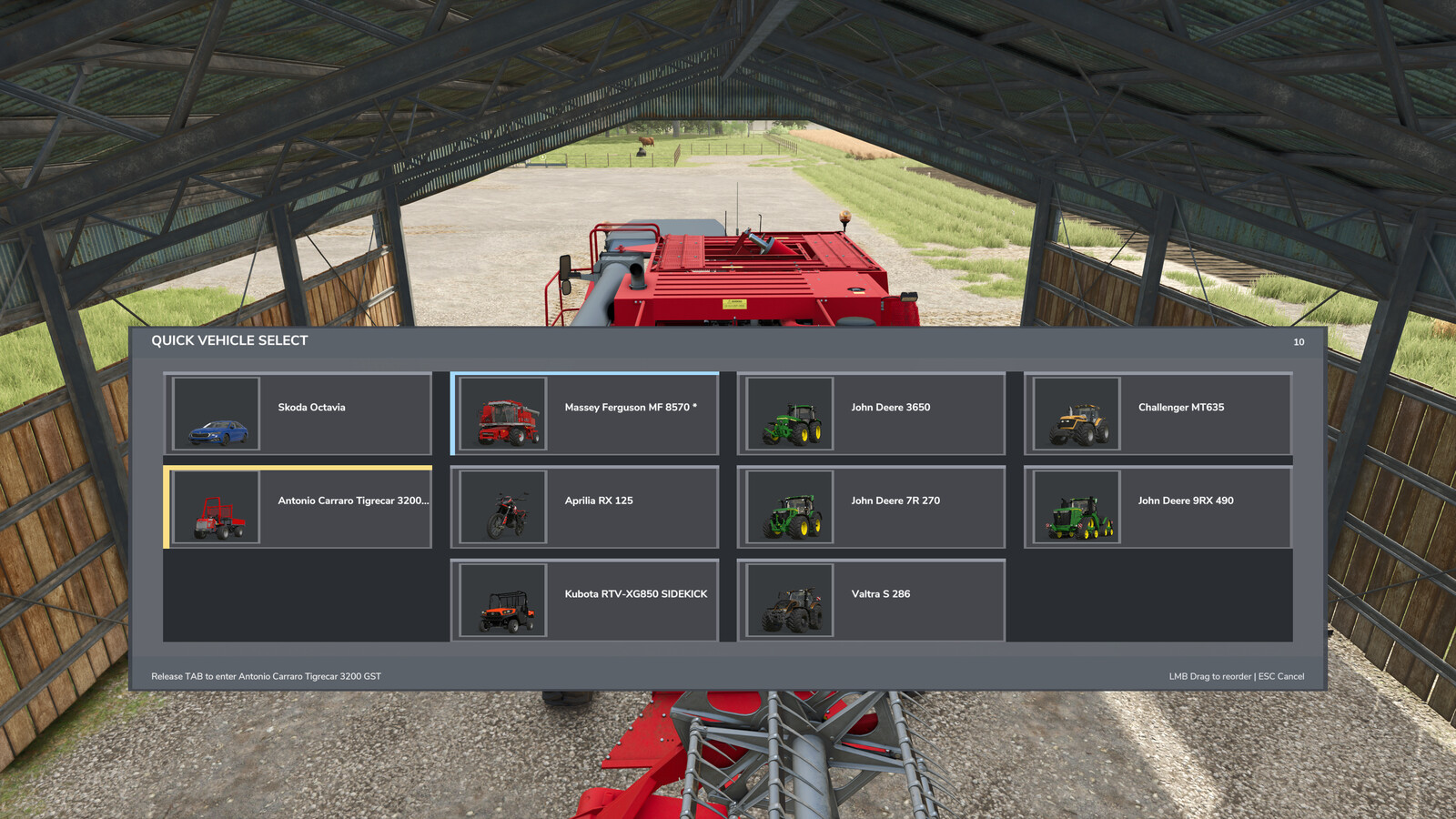Select the Skoda Octavia vehicle icon

click(218, 414)
